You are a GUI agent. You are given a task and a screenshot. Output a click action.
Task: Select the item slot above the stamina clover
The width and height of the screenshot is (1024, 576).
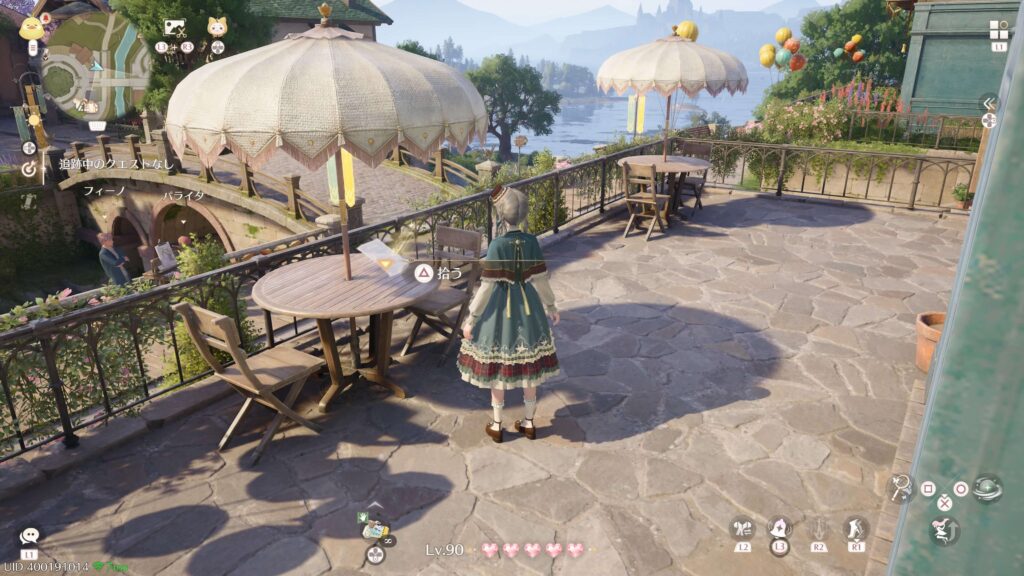(373, 530)
